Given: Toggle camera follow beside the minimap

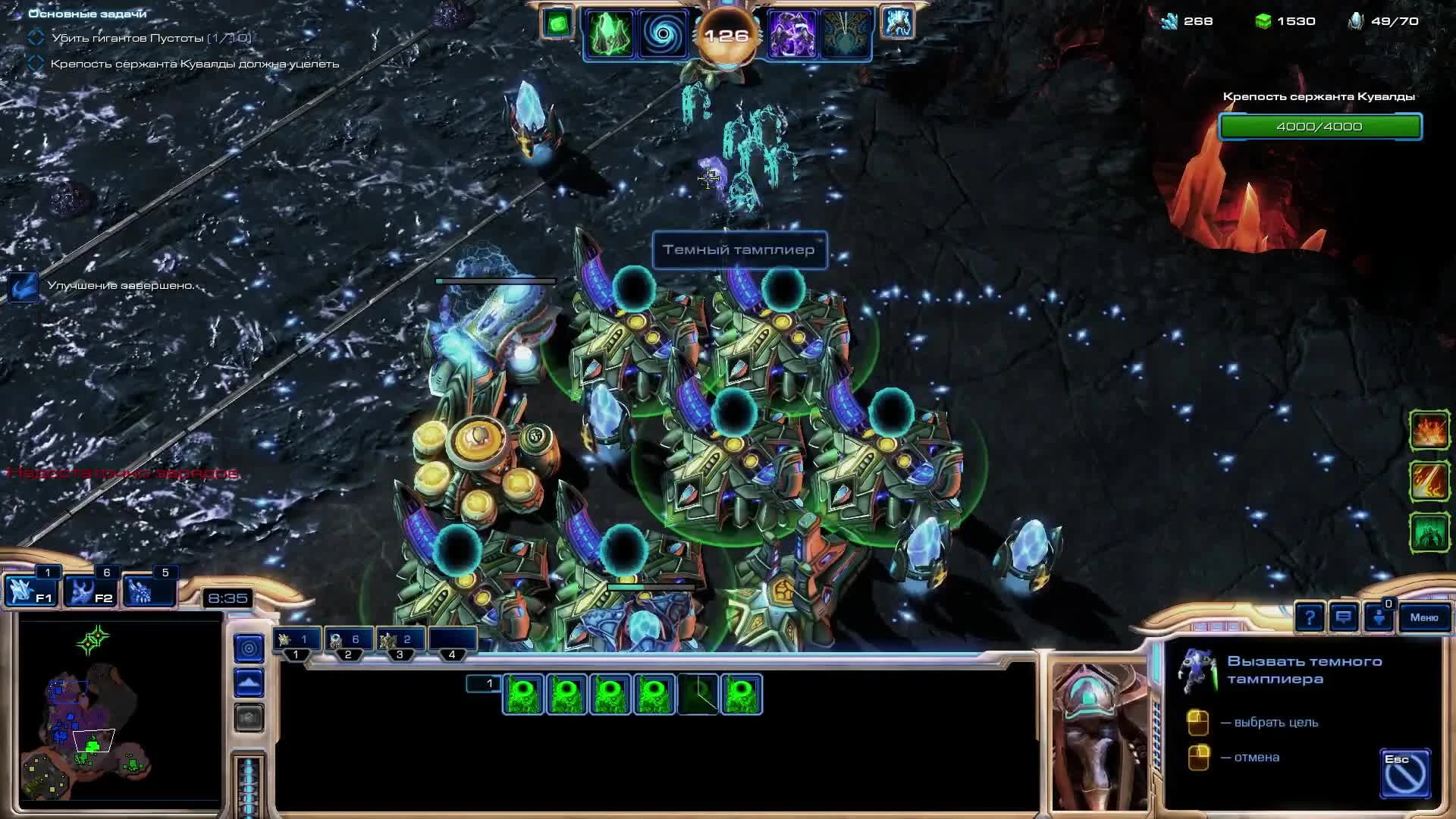Looking at the screenshot, I should (x=249, y=647).
